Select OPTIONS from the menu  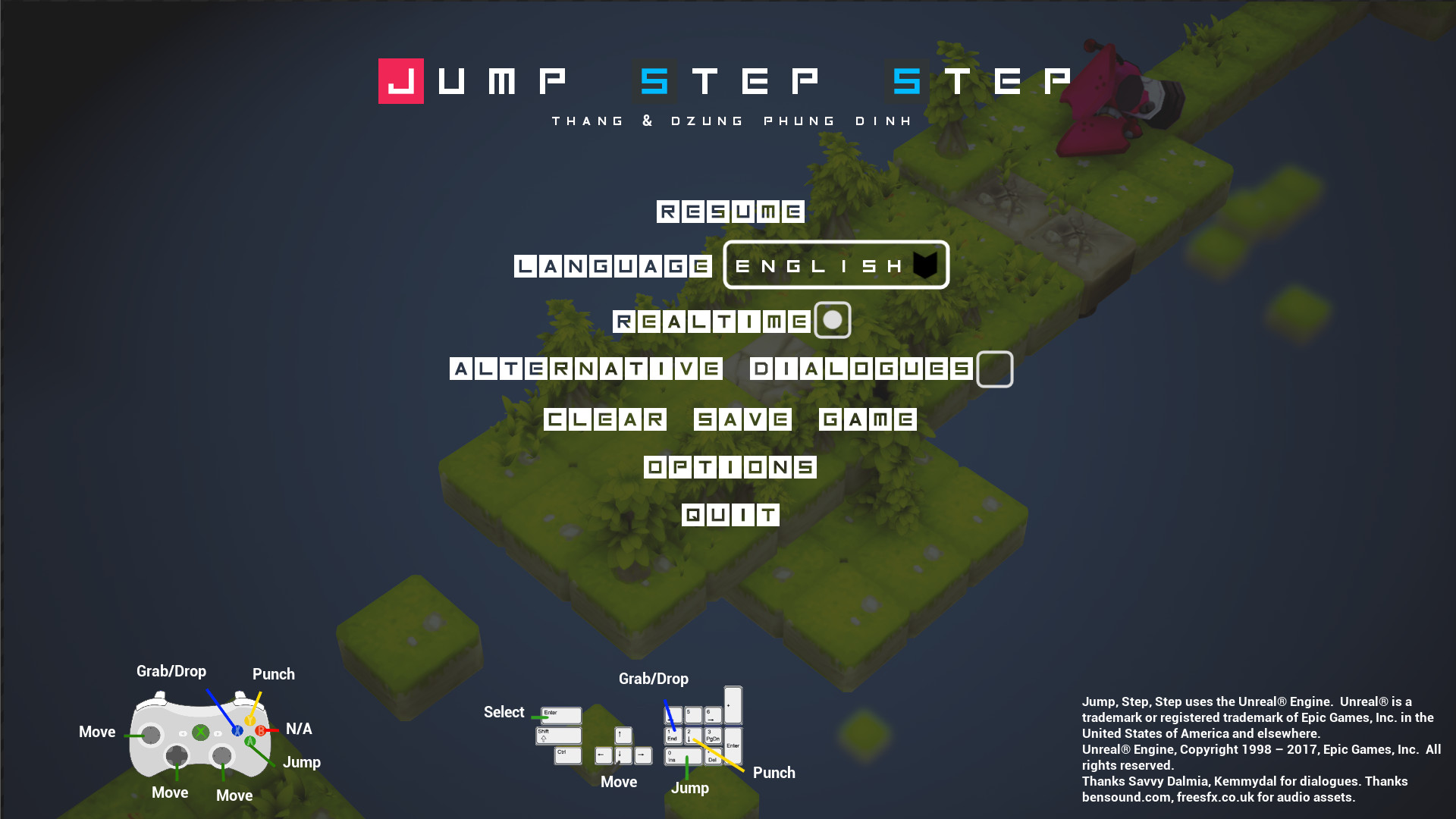coord(730,467)
